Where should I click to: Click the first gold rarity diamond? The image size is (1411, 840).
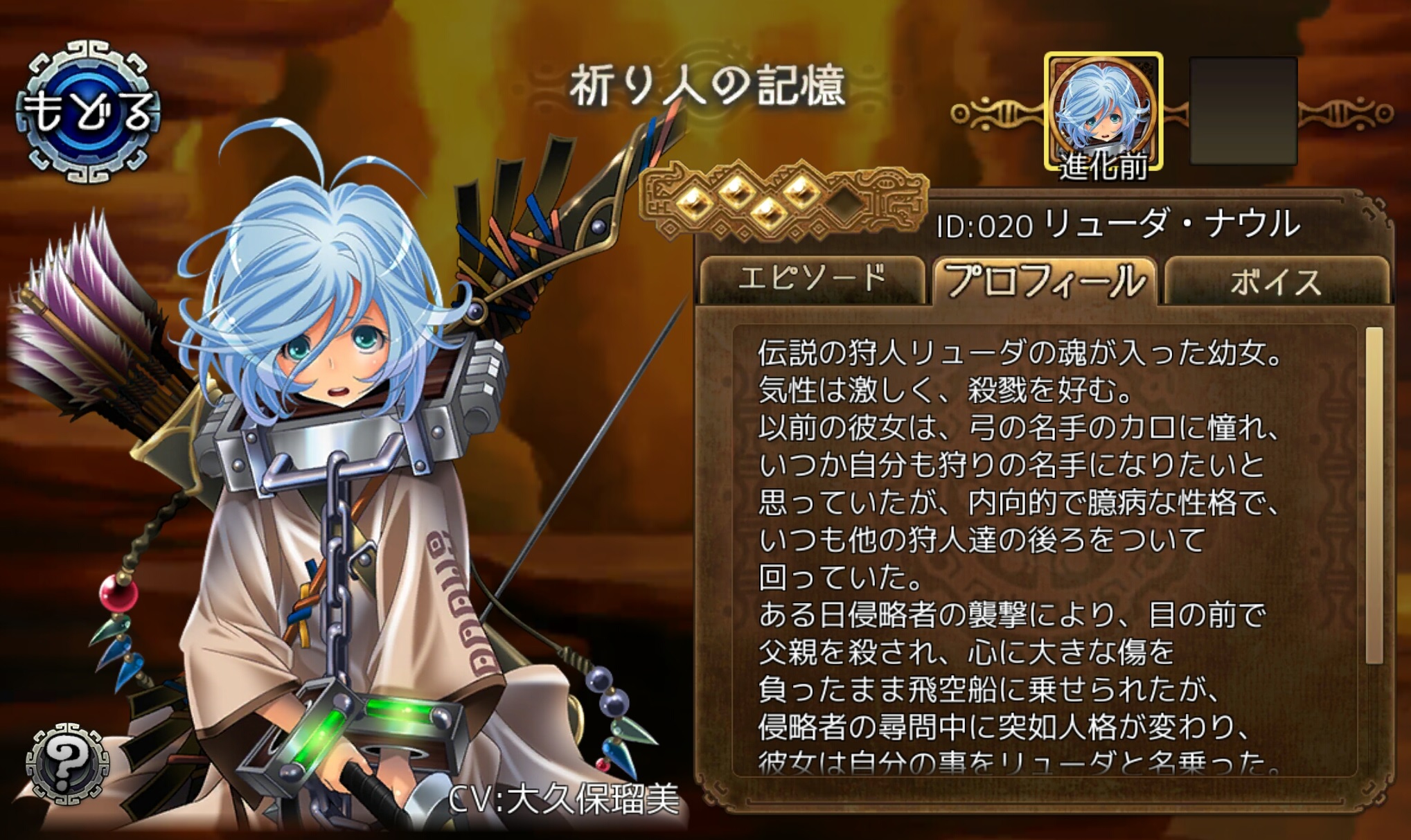coord(693,201)
